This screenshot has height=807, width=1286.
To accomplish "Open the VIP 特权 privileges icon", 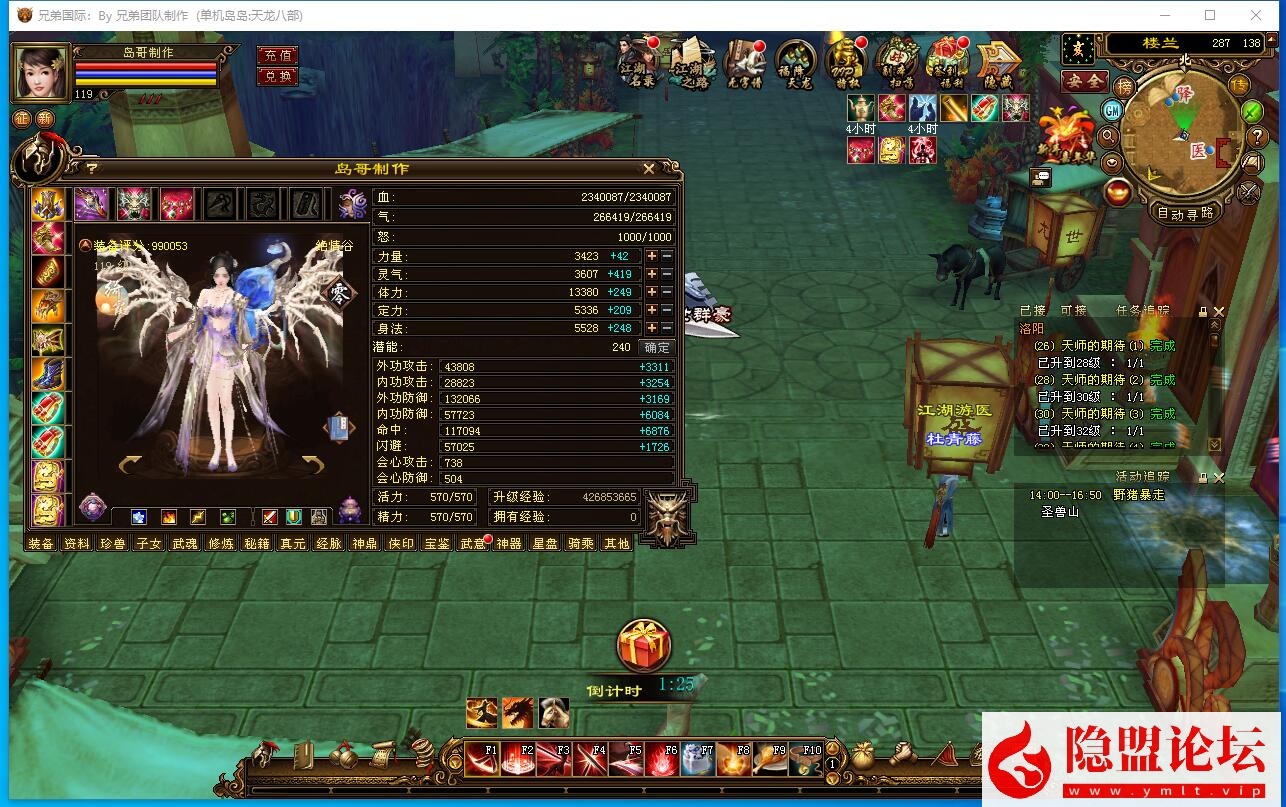I will click(846, 62).
